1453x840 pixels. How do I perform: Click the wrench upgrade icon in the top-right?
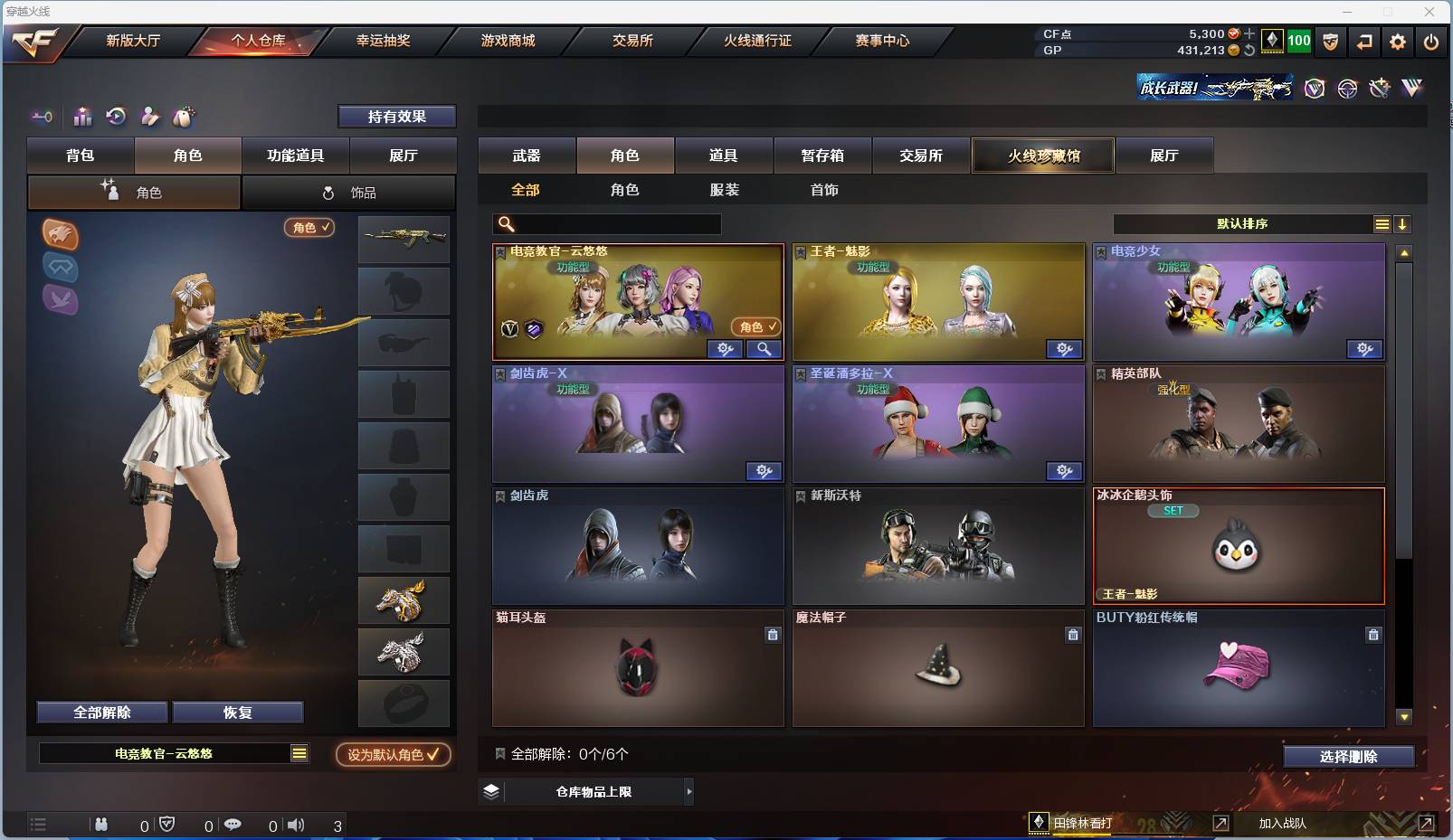pos(1380,89)
